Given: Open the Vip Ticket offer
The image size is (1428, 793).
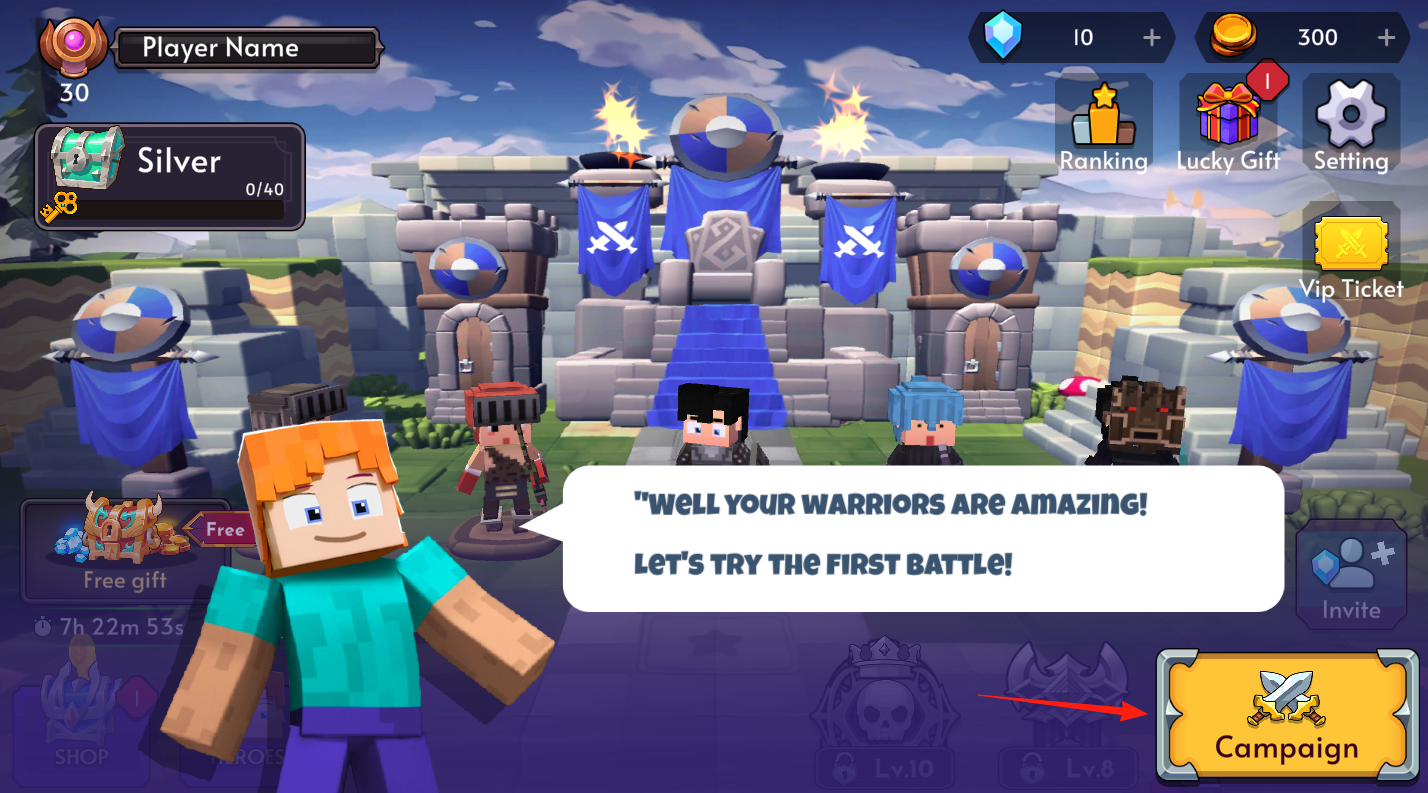Looking at the screenshot, I should point(1351,255).
